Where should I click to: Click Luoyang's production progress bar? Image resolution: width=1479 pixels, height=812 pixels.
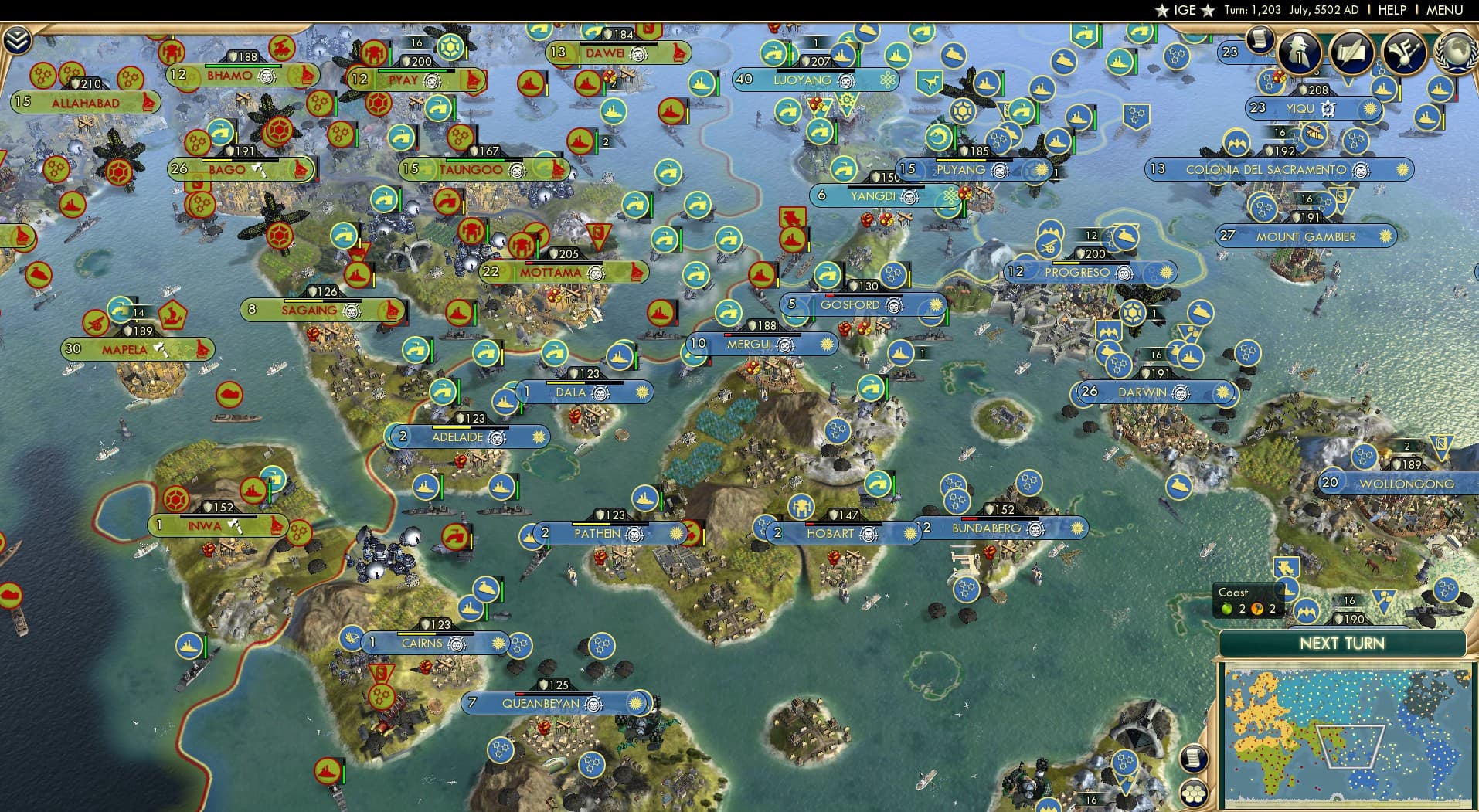pyautogui.click(x=815, y=70)
